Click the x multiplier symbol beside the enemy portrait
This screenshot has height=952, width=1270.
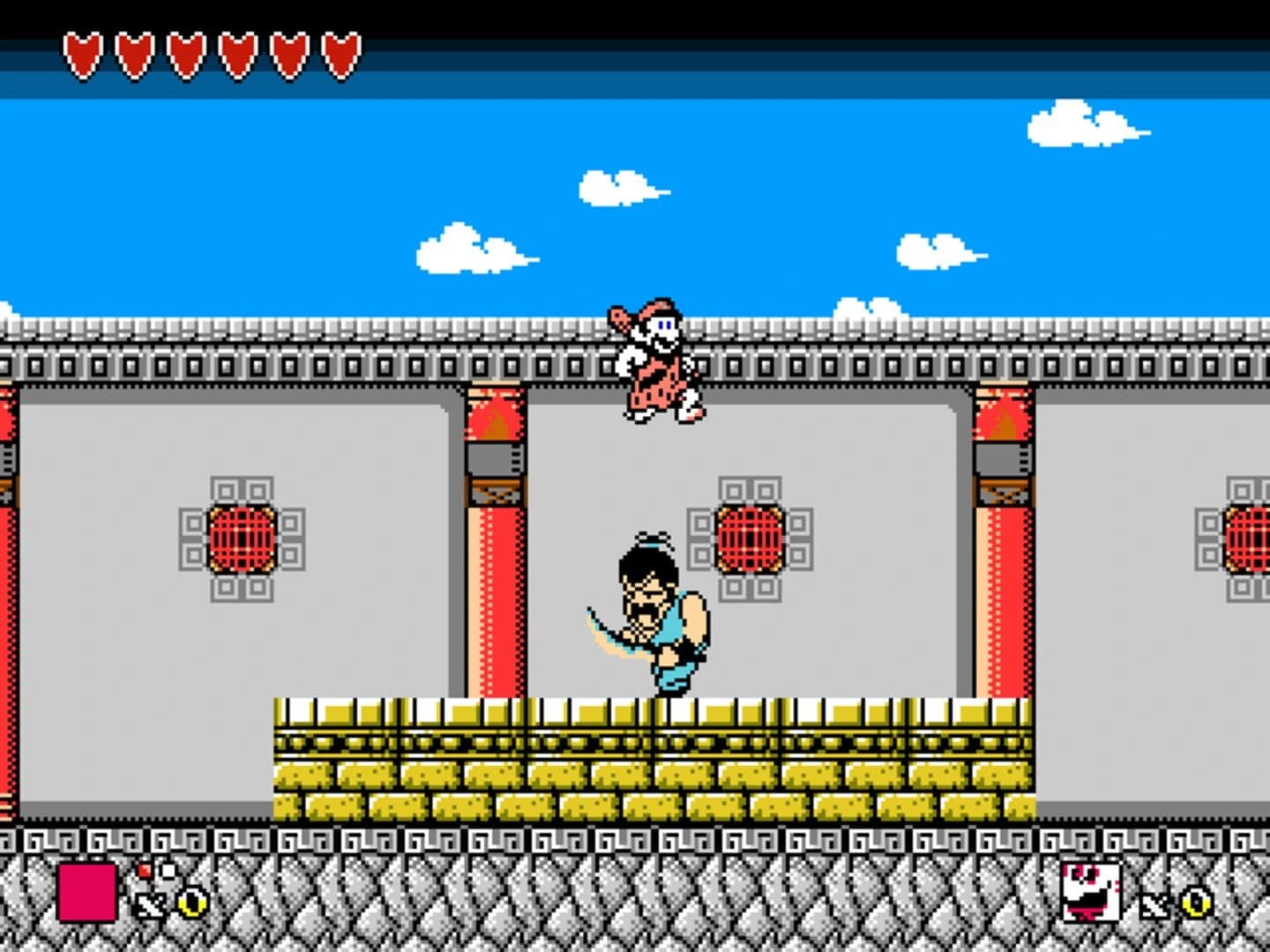pos(1155,904)
